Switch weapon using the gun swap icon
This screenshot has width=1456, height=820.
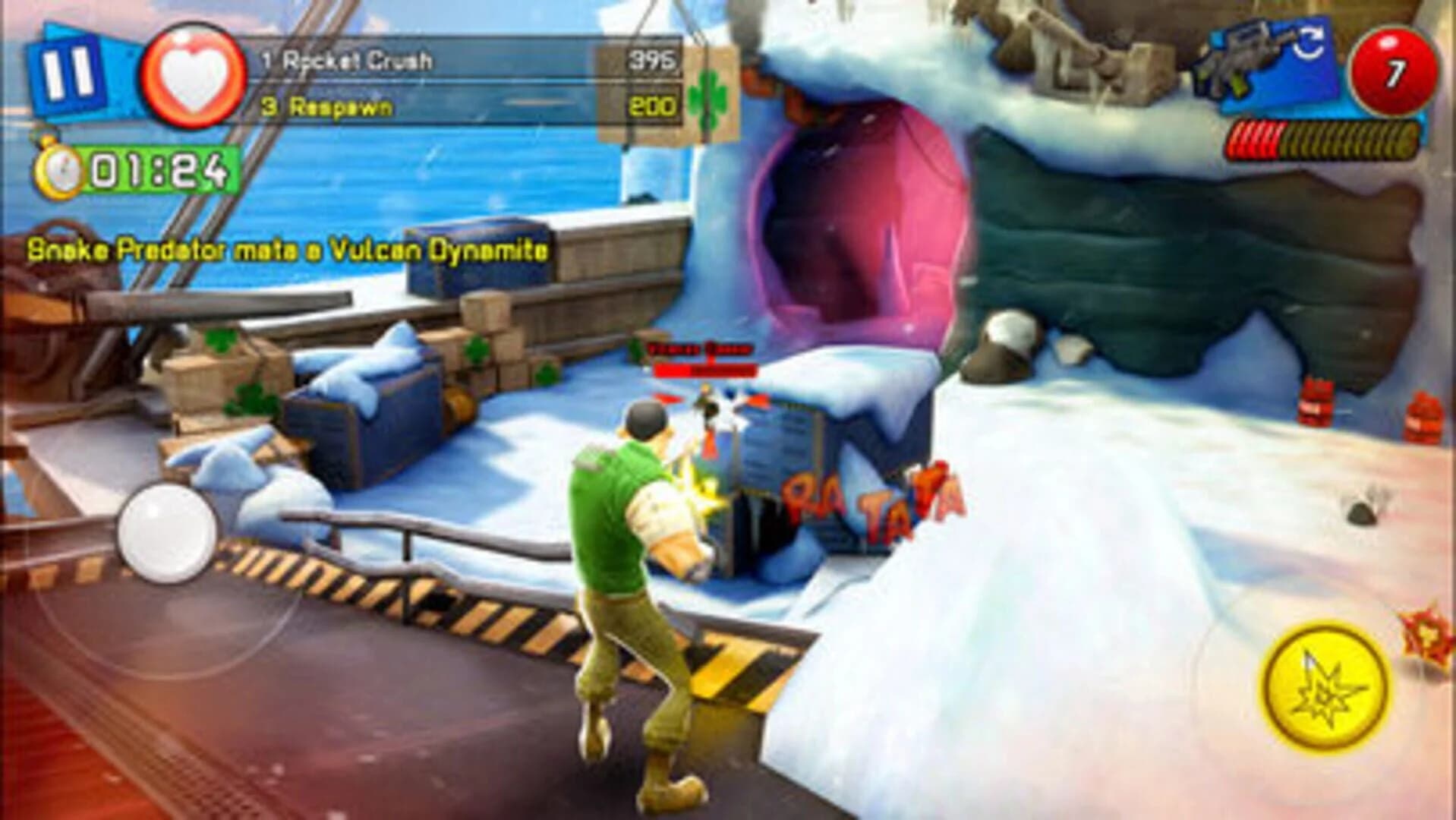[1264, 61]
